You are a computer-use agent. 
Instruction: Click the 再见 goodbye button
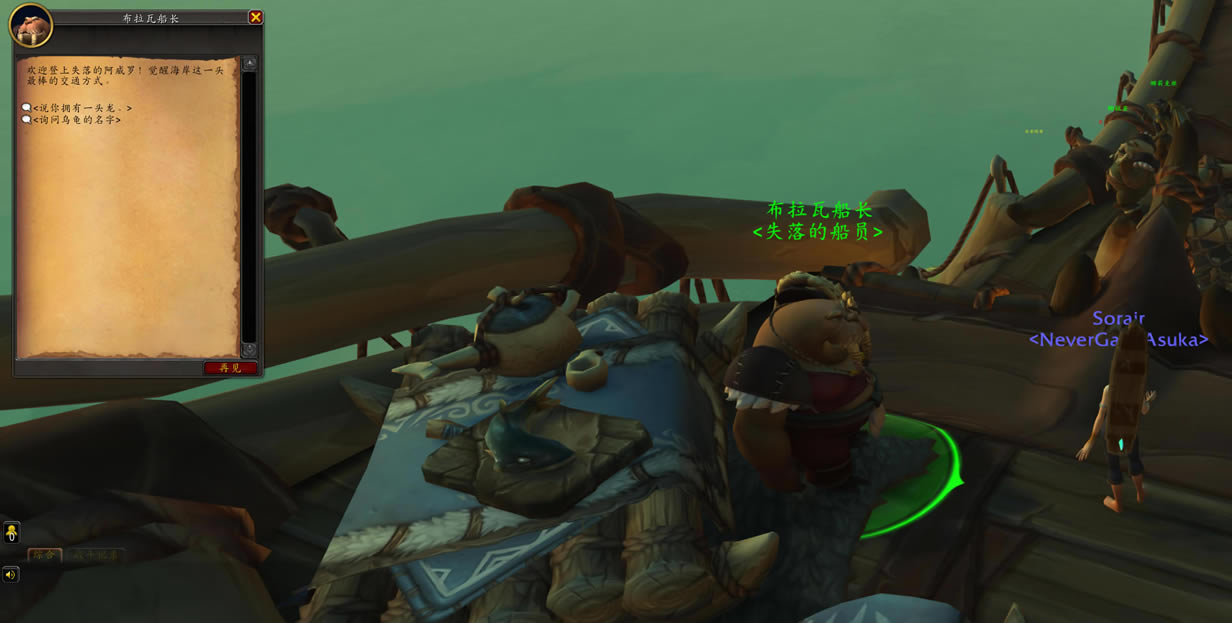(x=231, y=368)
